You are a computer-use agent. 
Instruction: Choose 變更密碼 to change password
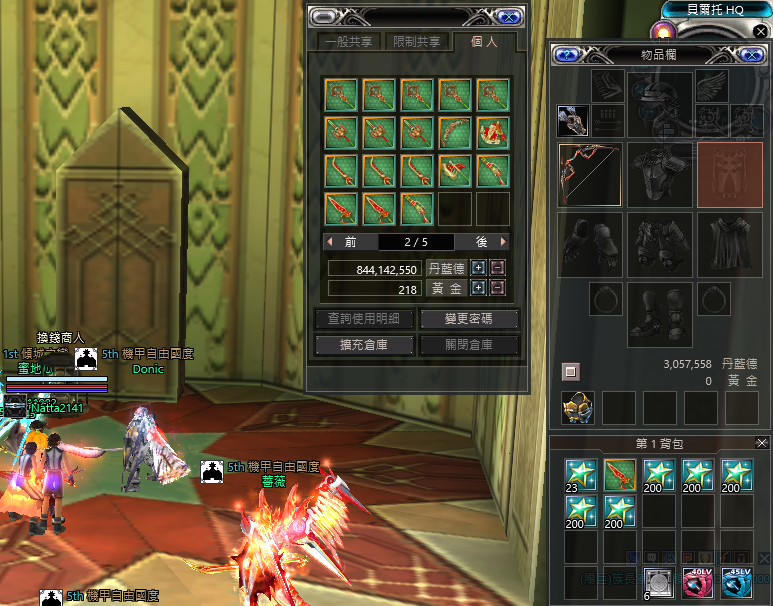pyautogui.click(x=469, y=319)
